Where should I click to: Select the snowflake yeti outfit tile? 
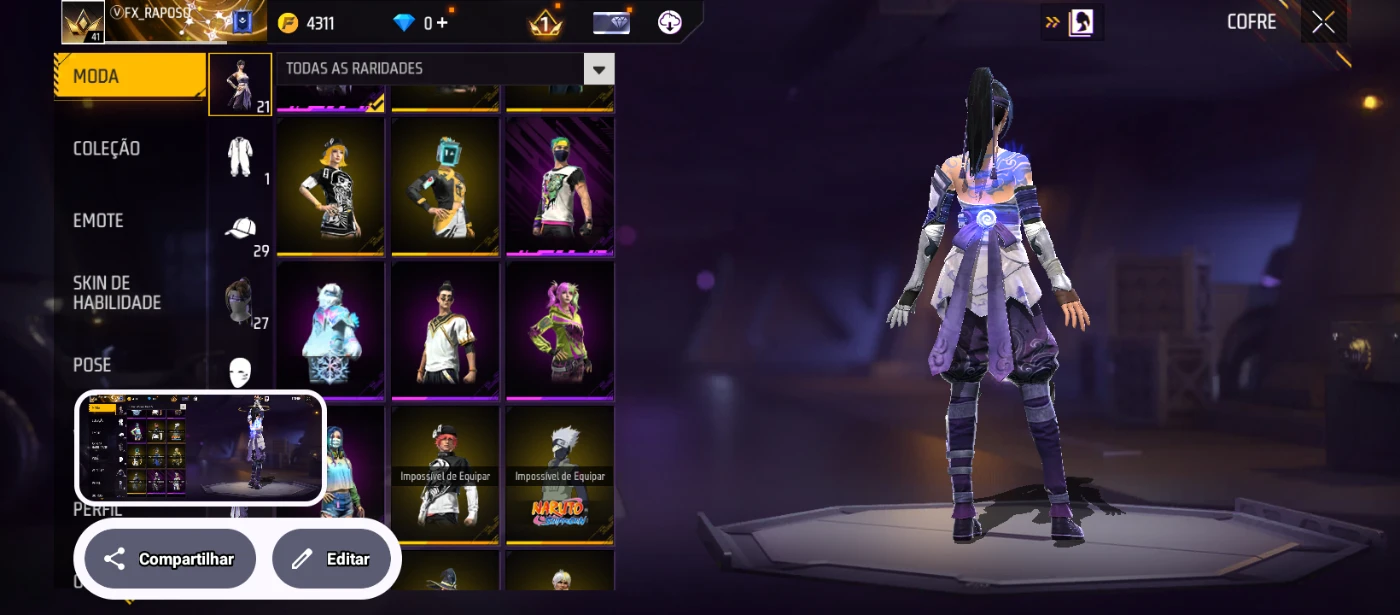coord(330,329)
